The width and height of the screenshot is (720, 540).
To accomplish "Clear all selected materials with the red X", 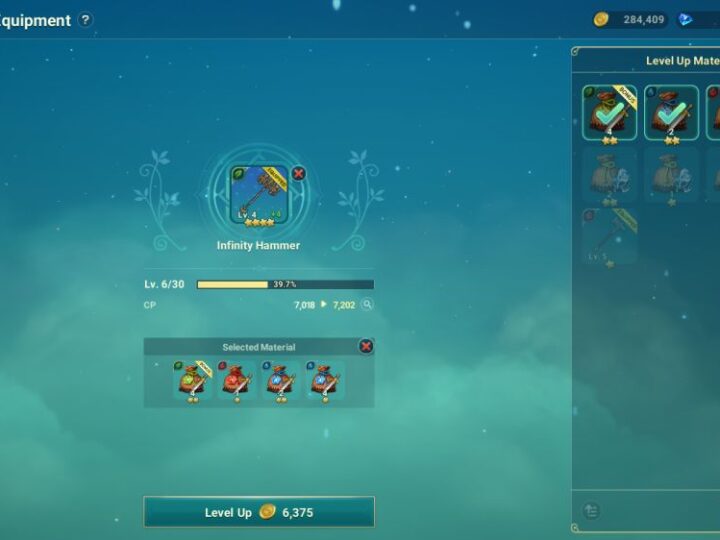I will [366, 346].
